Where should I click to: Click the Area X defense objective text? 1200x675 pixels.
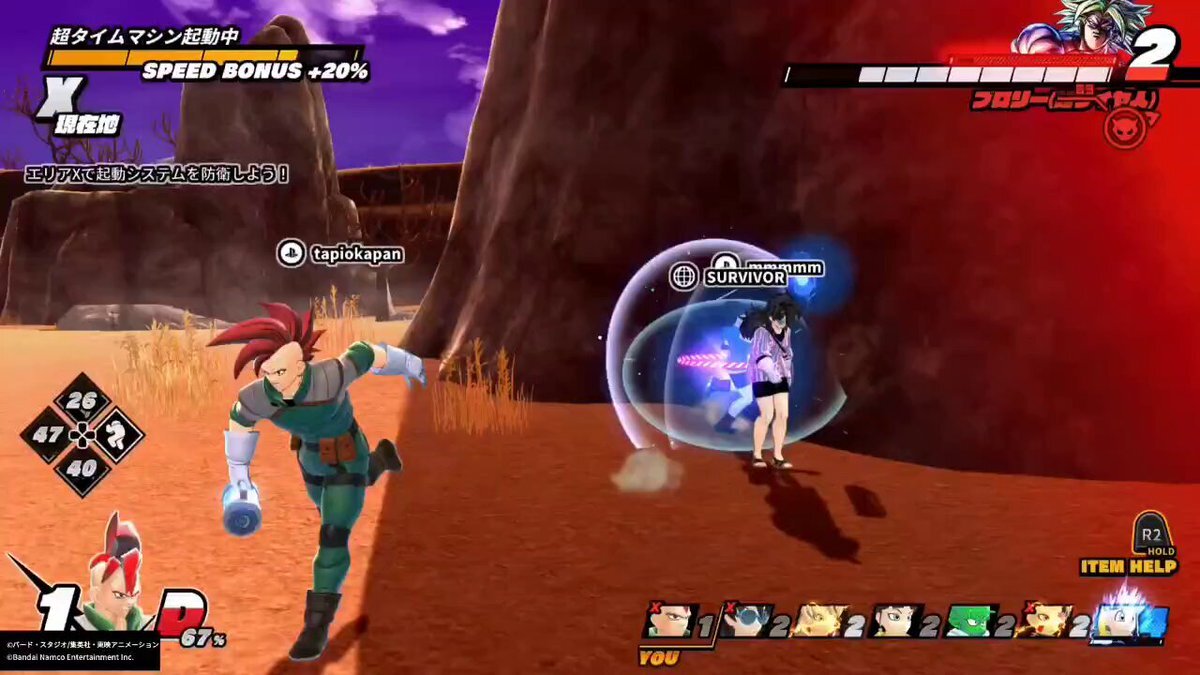point(158,174)
